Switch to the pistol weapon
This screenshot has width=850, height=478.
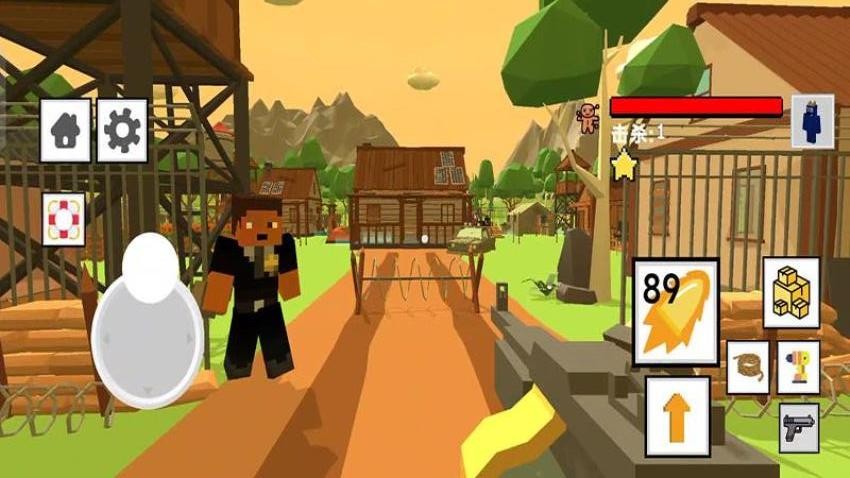click(798, 428)
